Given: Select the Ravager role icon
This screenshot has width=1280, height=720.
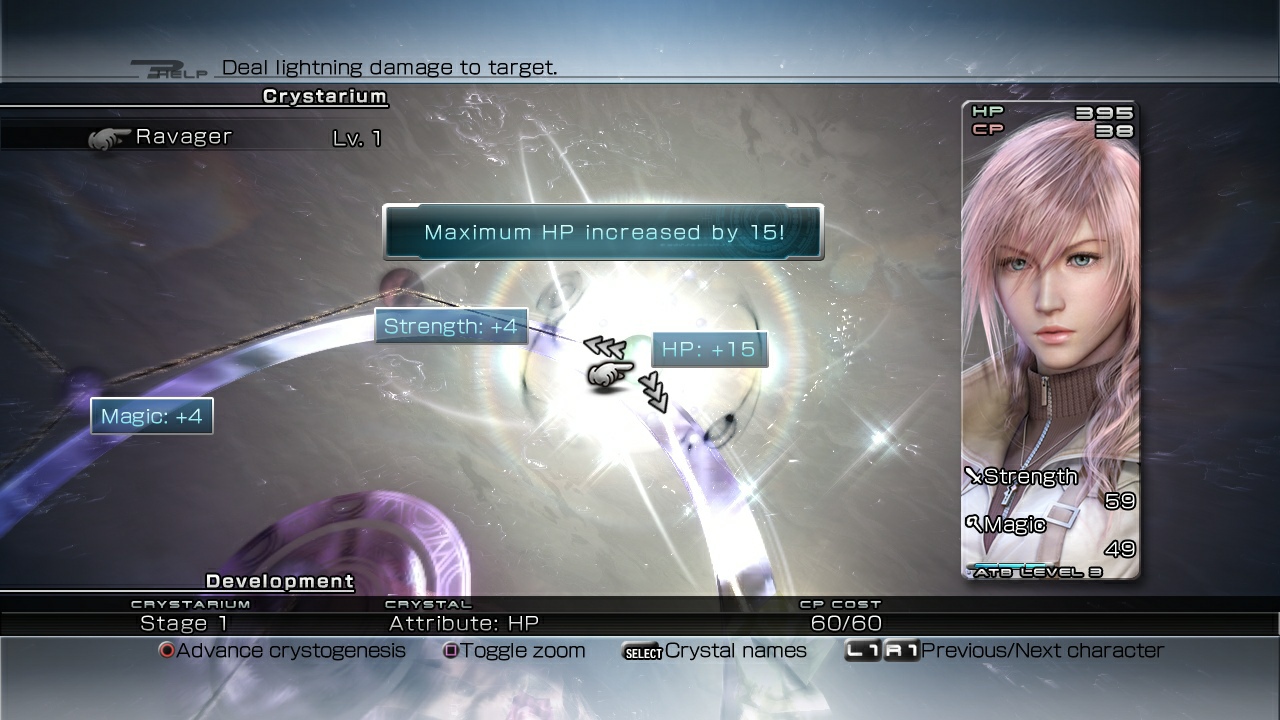Looking at the screenshot, I should [x=112, y=136].
